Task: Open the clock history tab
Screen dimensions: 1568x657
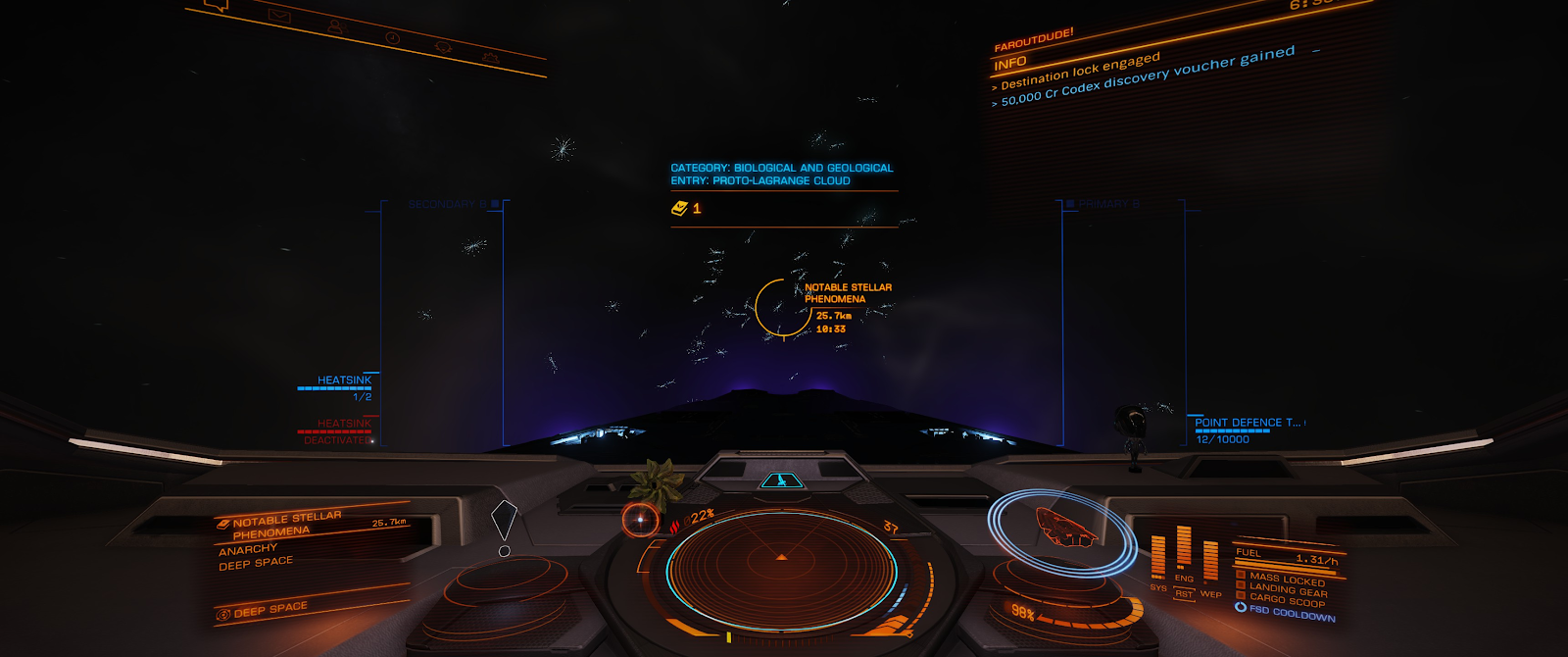Action: (x=392, y=37)
